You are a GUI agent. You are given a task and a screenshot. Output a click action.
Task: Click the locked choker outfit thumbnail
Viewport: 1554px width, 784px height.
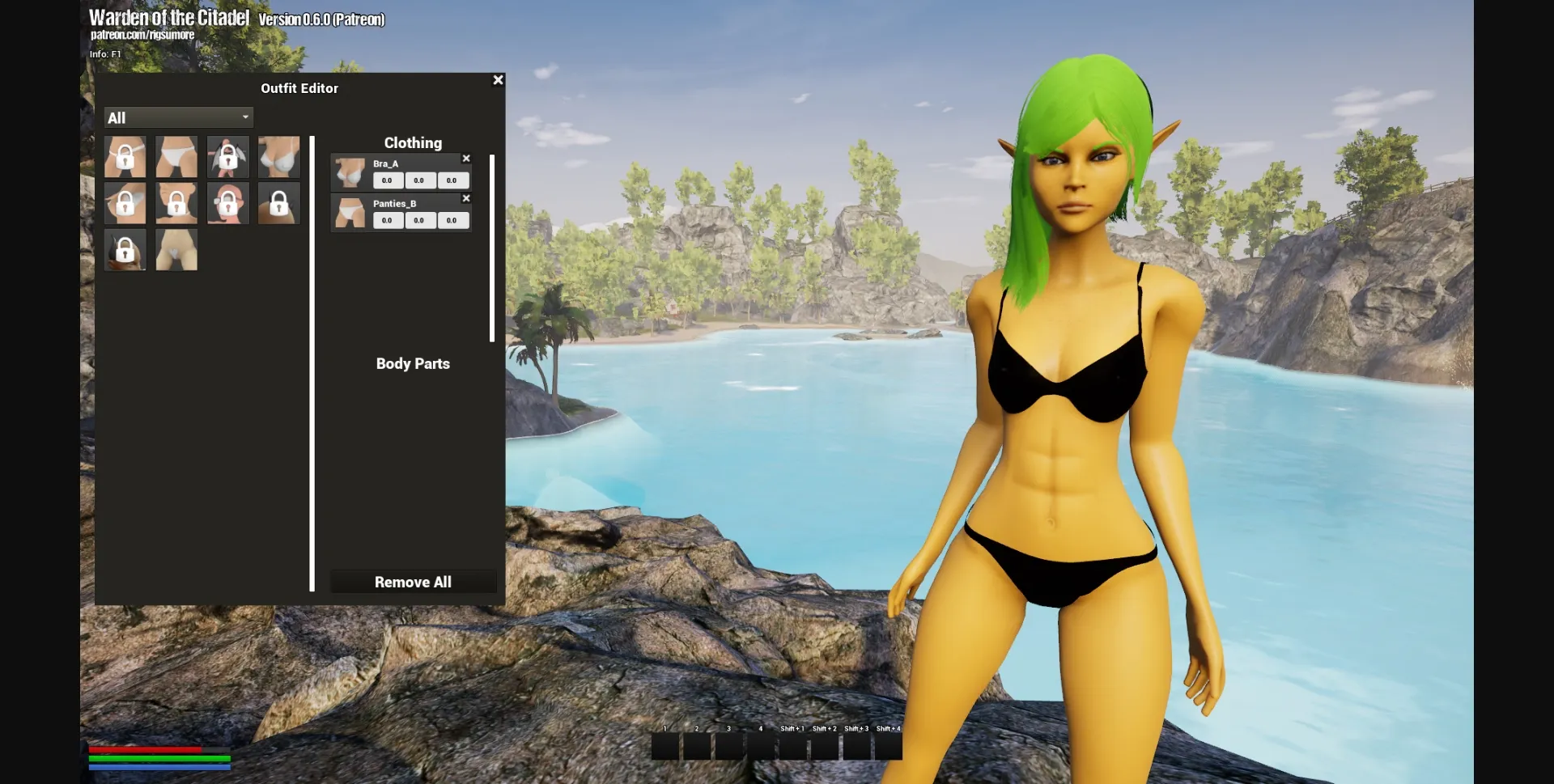pyautogui.click(x=176, y=203)
